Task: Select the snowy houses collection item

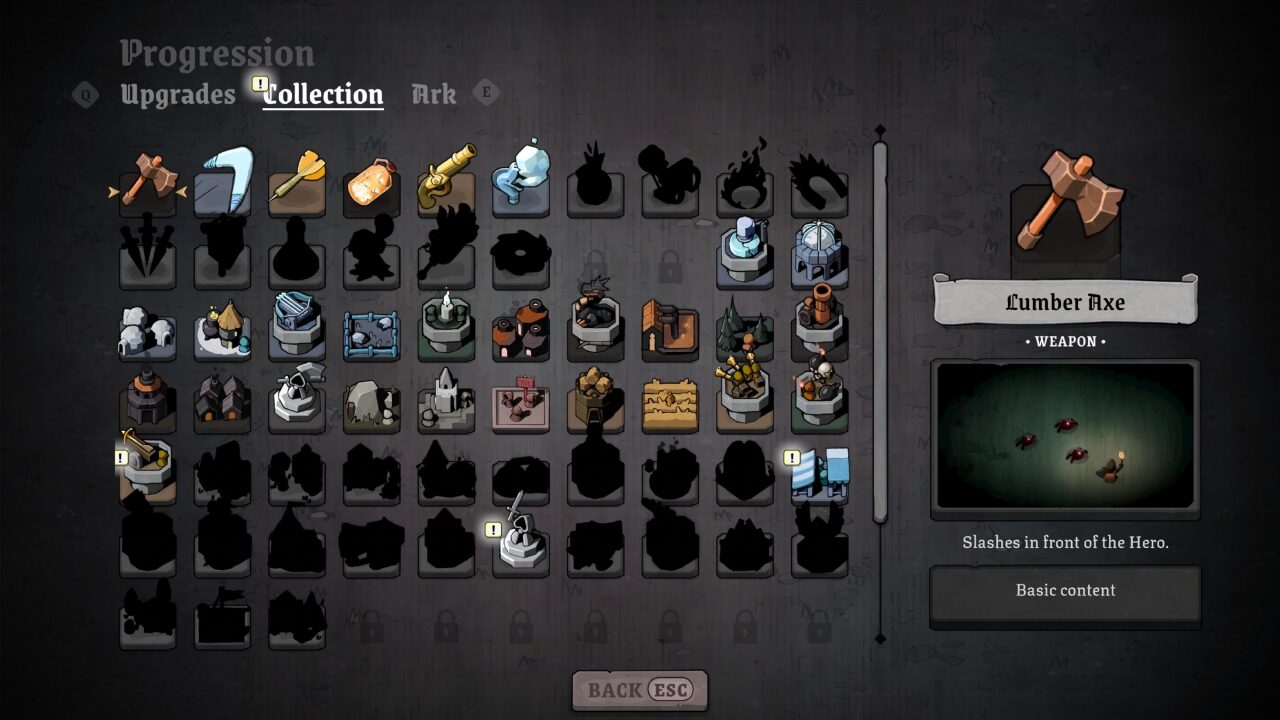Action: (x=147, y=330)
